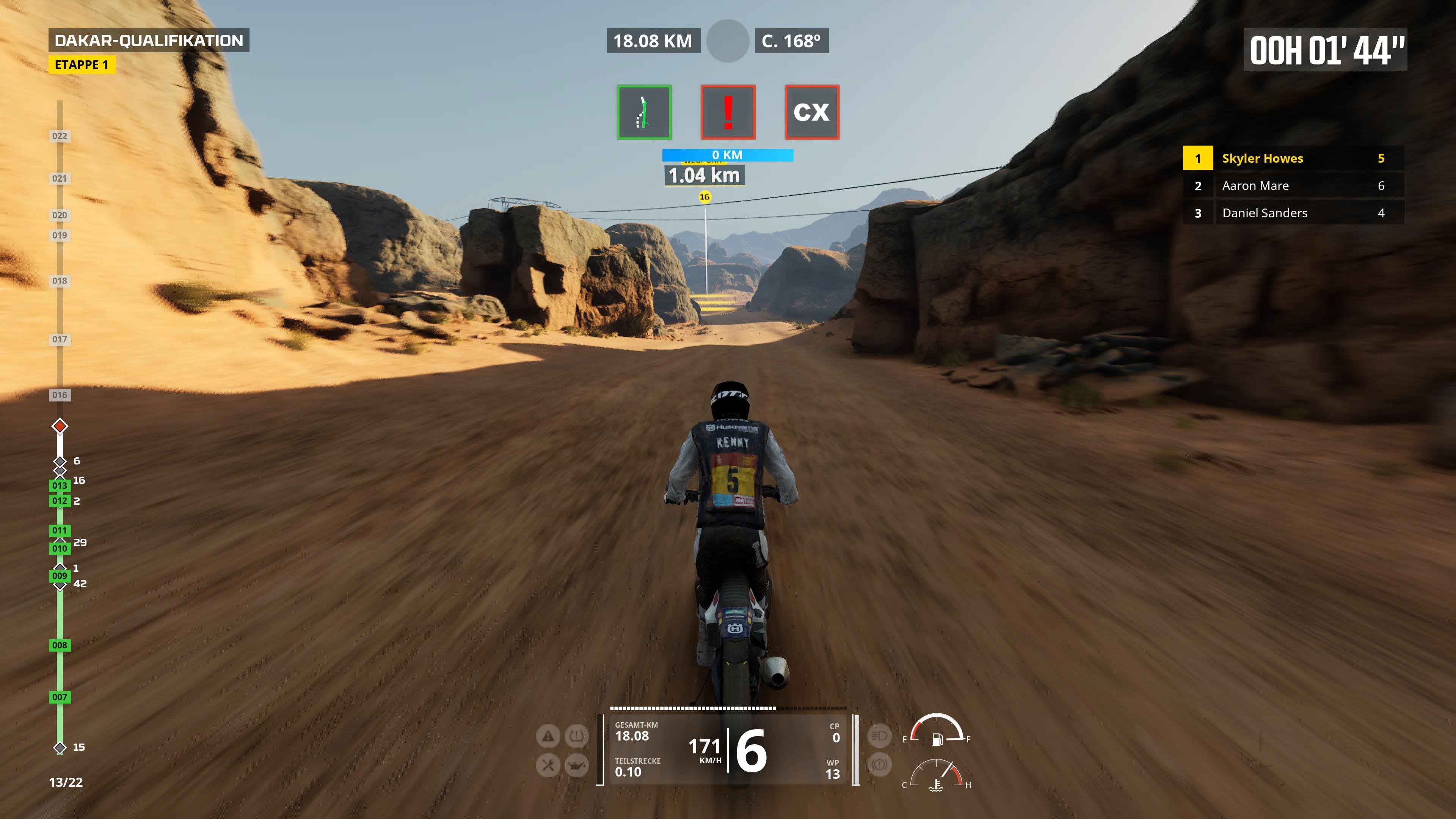Select the oil can indicator icon
1456x819 pixels.
point(576,764)
